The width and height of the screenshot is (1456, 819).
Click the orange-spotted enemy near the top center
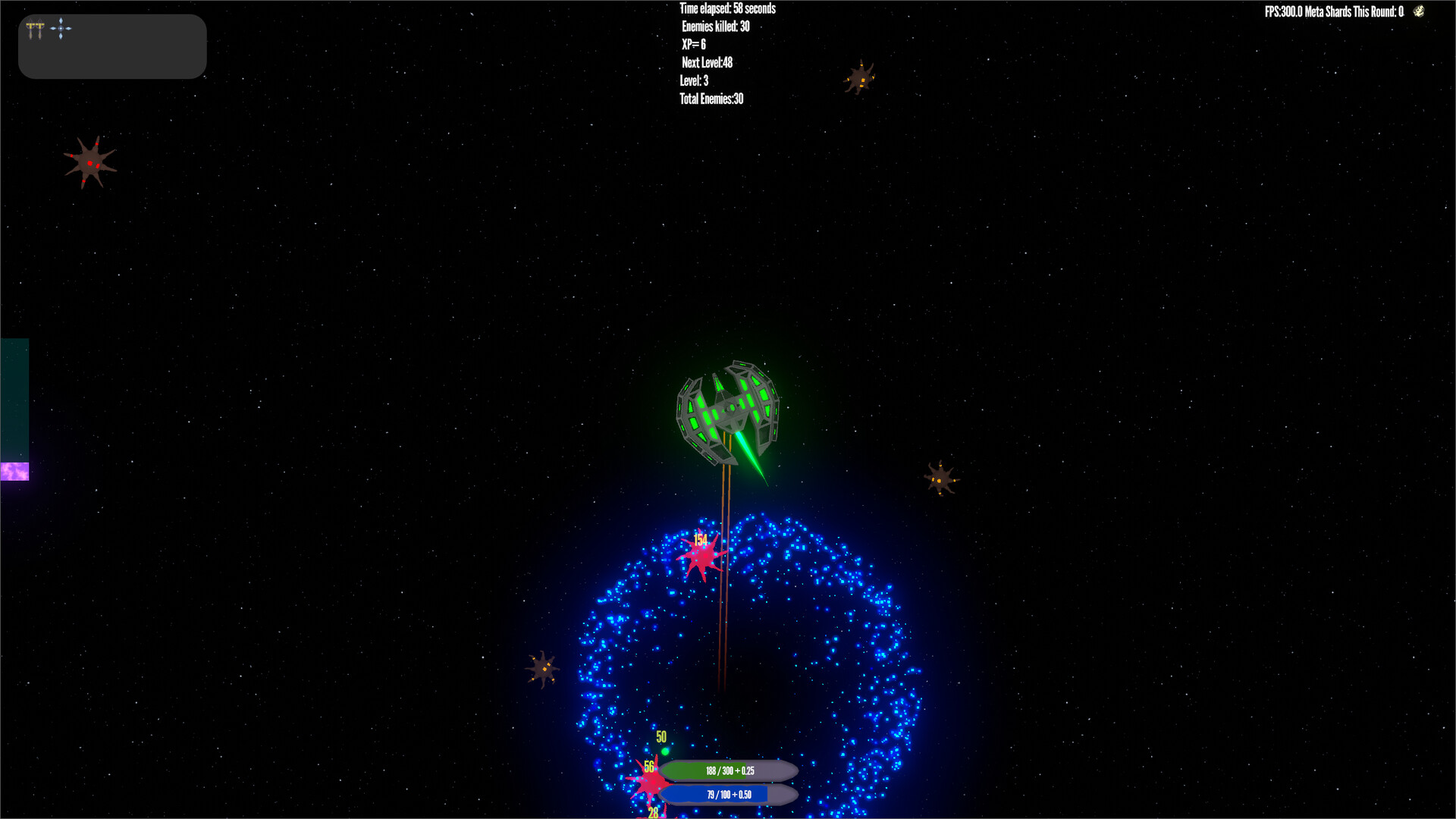861,79
